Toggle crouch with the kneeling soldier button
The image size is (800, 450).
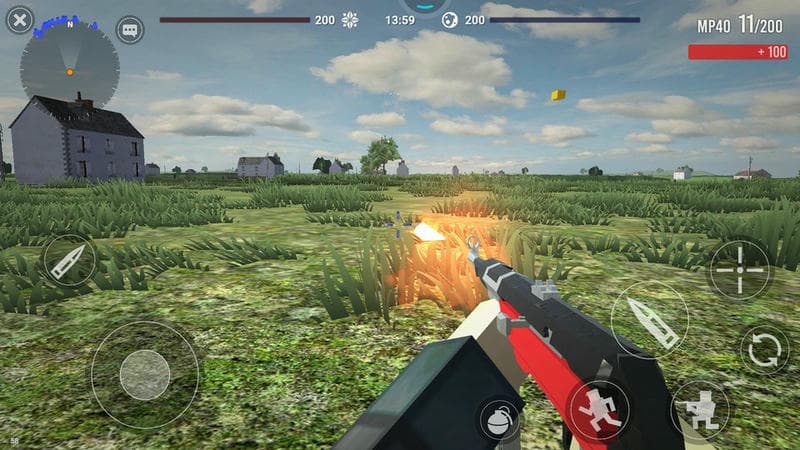pos(700,409)
